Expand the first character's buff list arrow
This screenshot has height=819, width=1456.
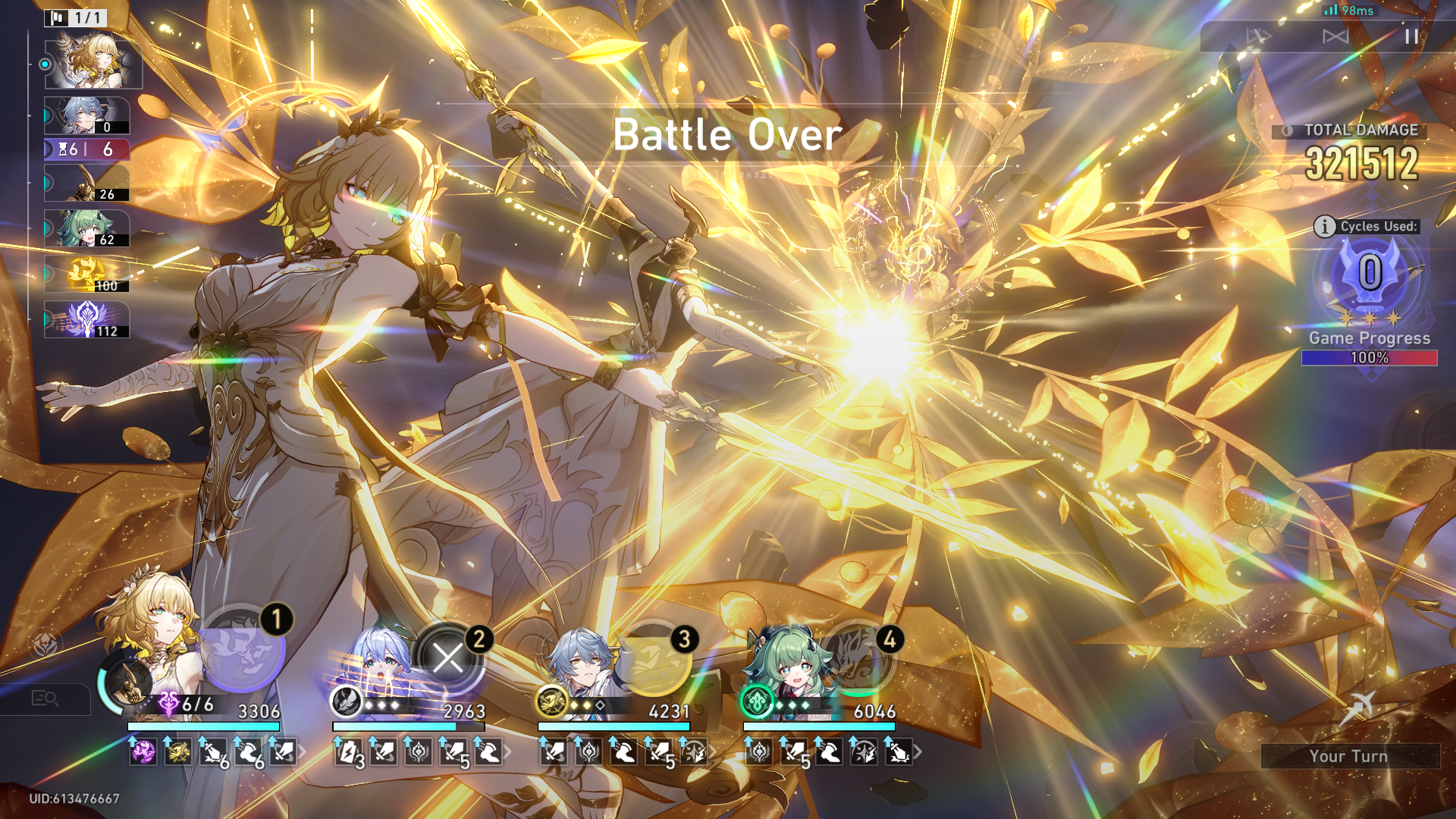(x=303, y=752)
